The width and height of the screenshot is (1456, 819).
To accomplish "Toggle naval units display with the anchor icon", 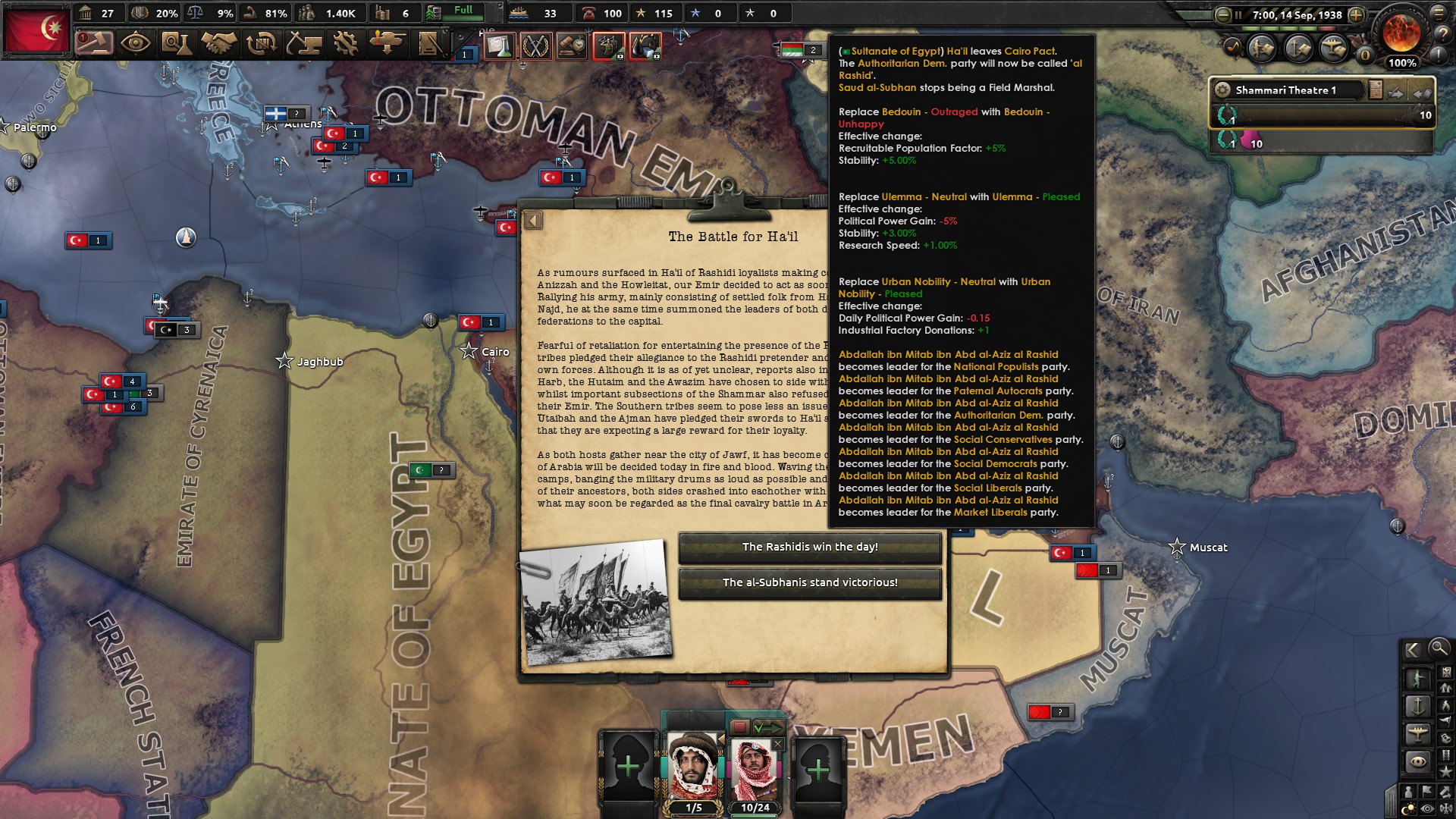I will 1418,706.
